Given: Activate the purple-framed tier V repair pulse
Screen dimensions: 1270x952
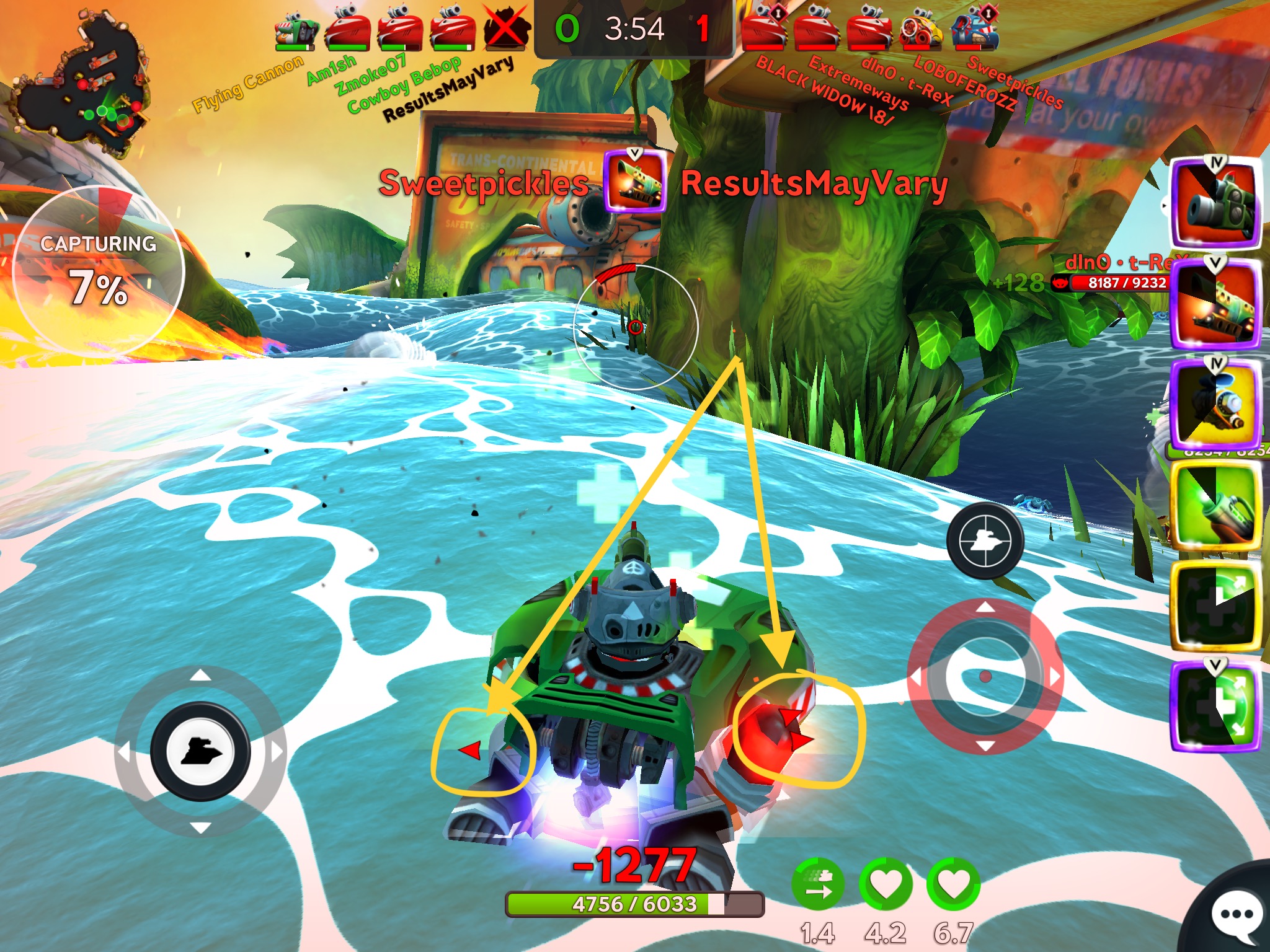Looking at the screenshot, I should pyautogui.click(x=1215, y=707).
